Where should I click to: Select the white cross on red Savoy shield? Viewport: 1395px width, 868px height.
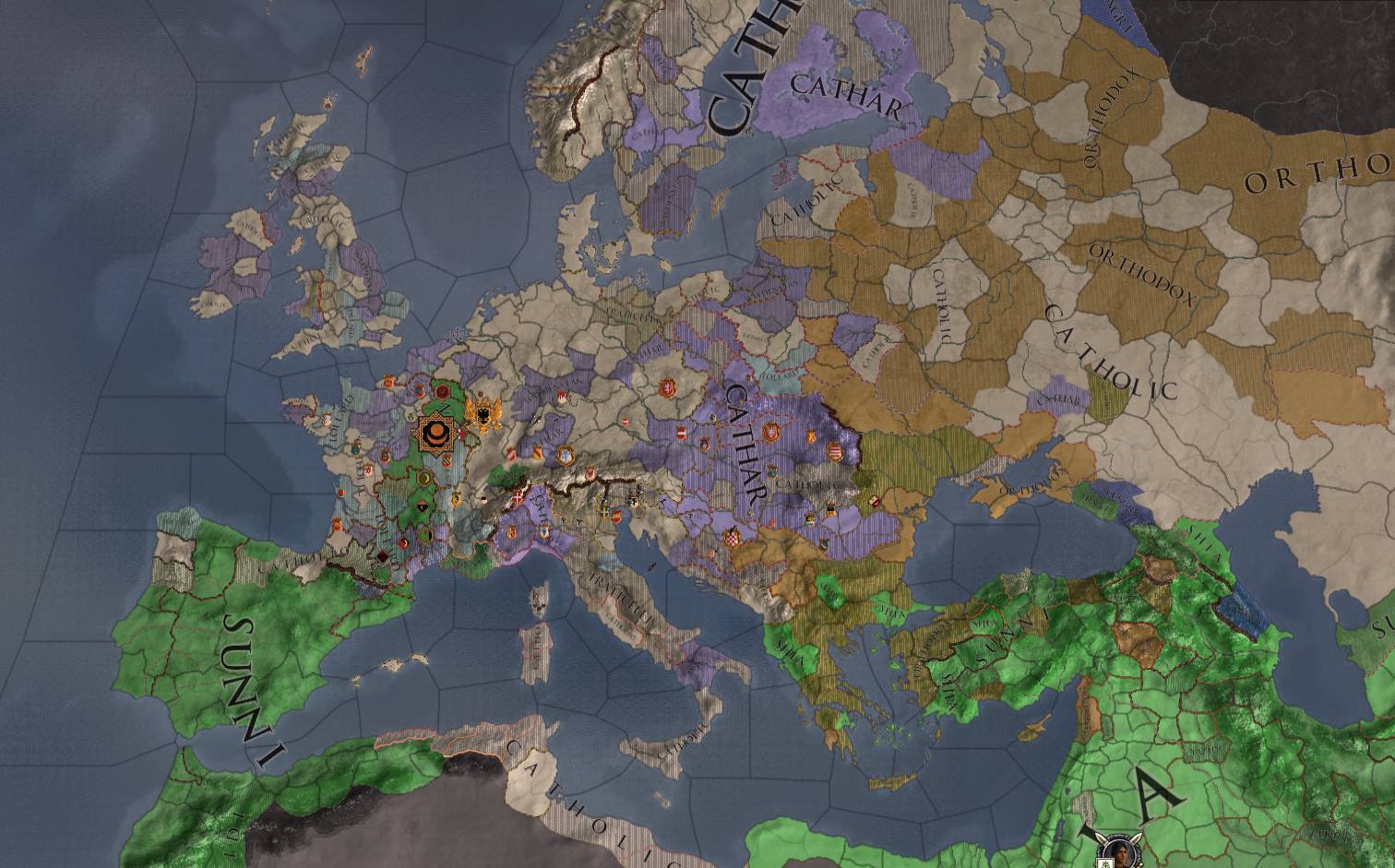[516, 497]
